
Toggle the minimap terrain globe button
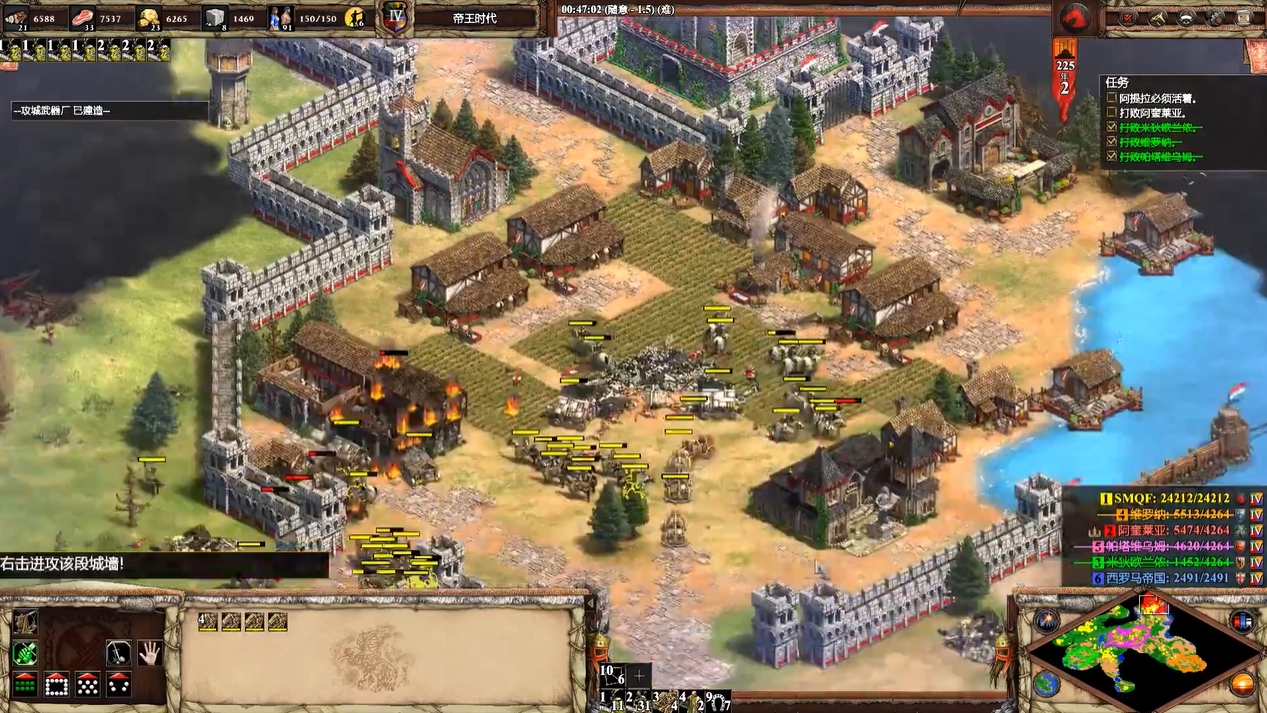click(x=1047, y=684)
